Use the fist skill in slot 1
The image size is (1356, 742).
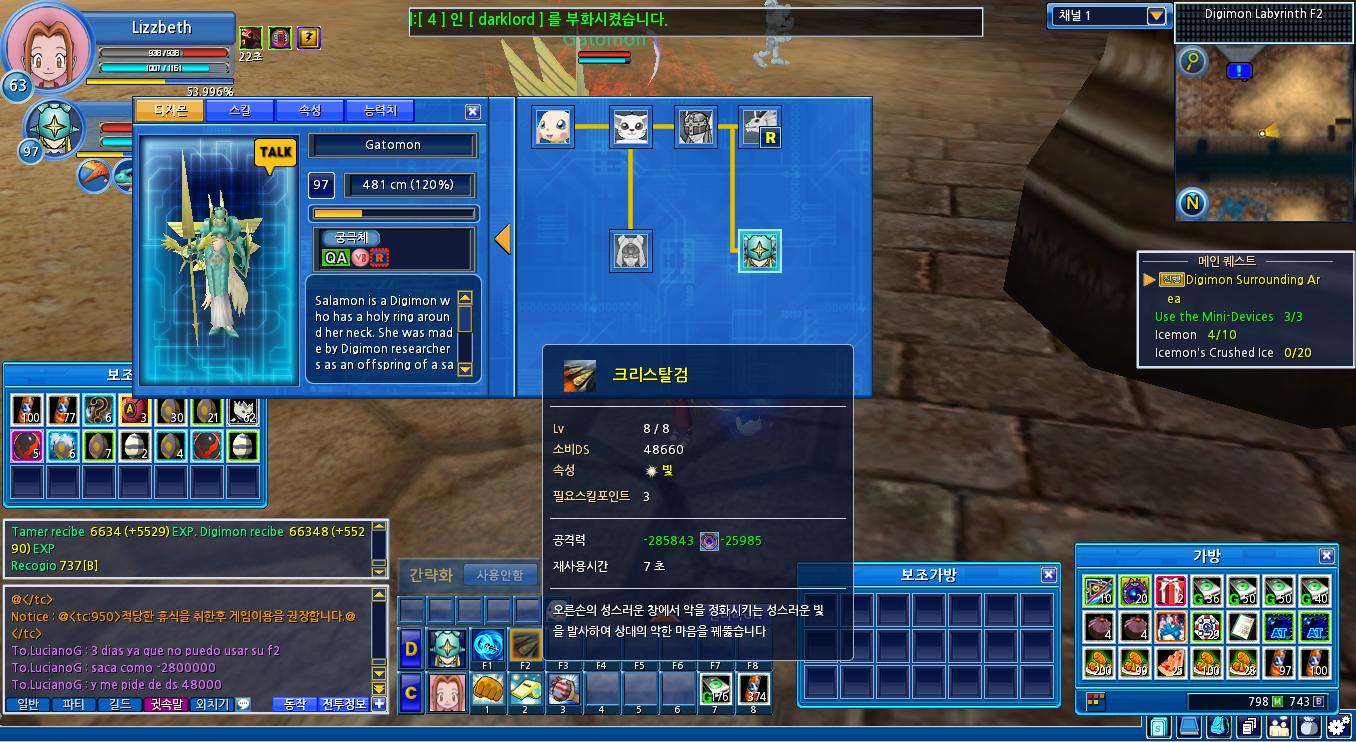(487, 689)
